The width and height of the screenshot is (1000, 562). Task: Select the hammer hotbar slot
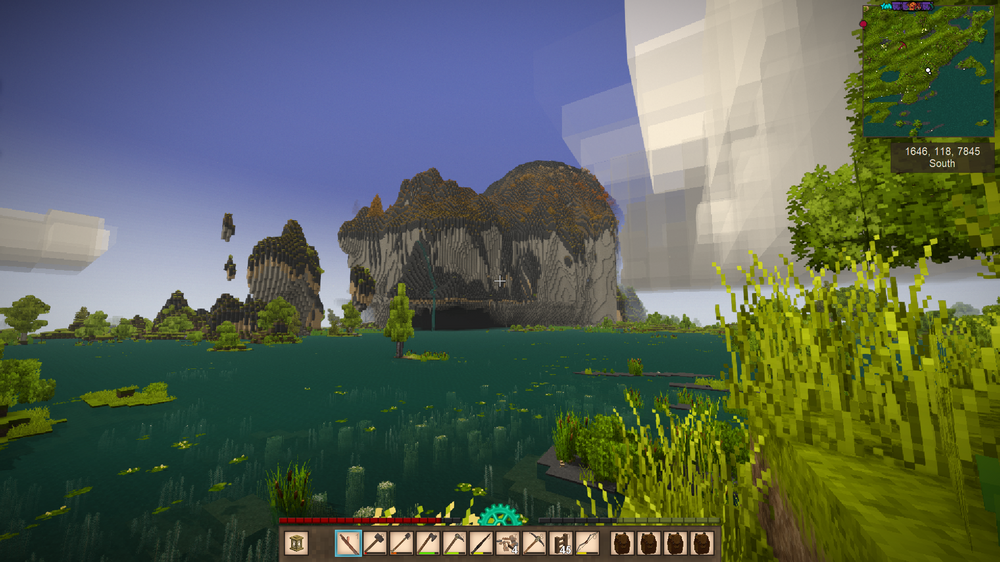[375, 543]
